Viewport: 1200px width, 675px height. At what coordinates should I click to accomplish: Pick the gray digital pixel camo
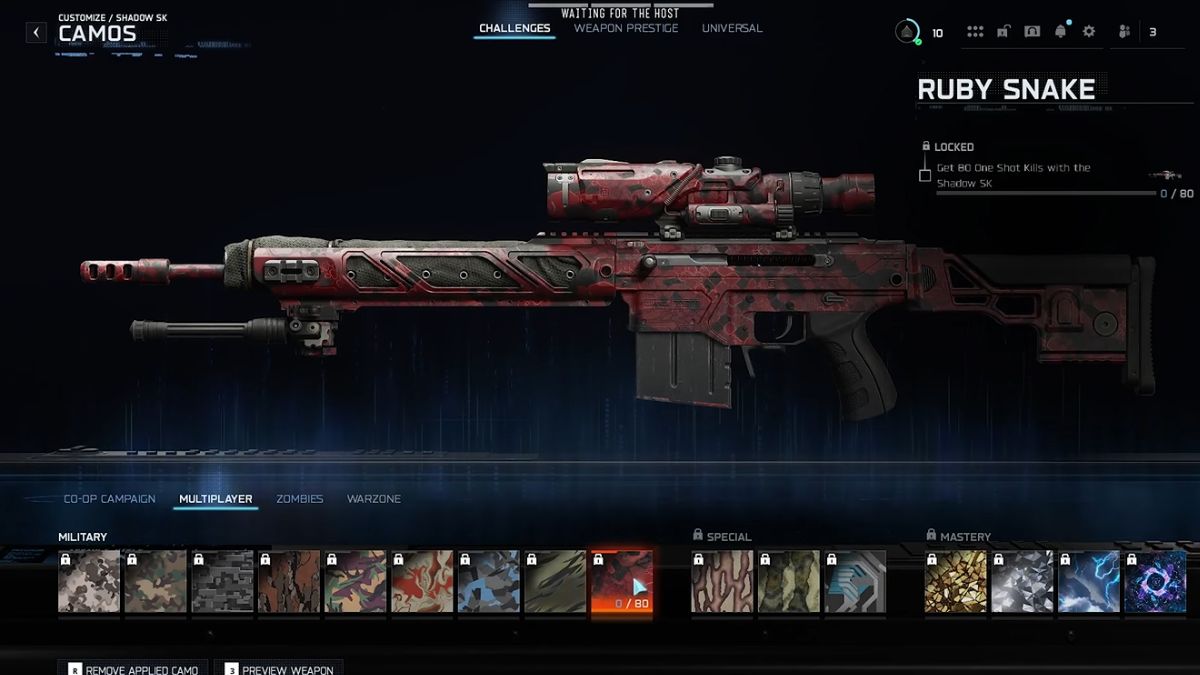click(222, 582)
